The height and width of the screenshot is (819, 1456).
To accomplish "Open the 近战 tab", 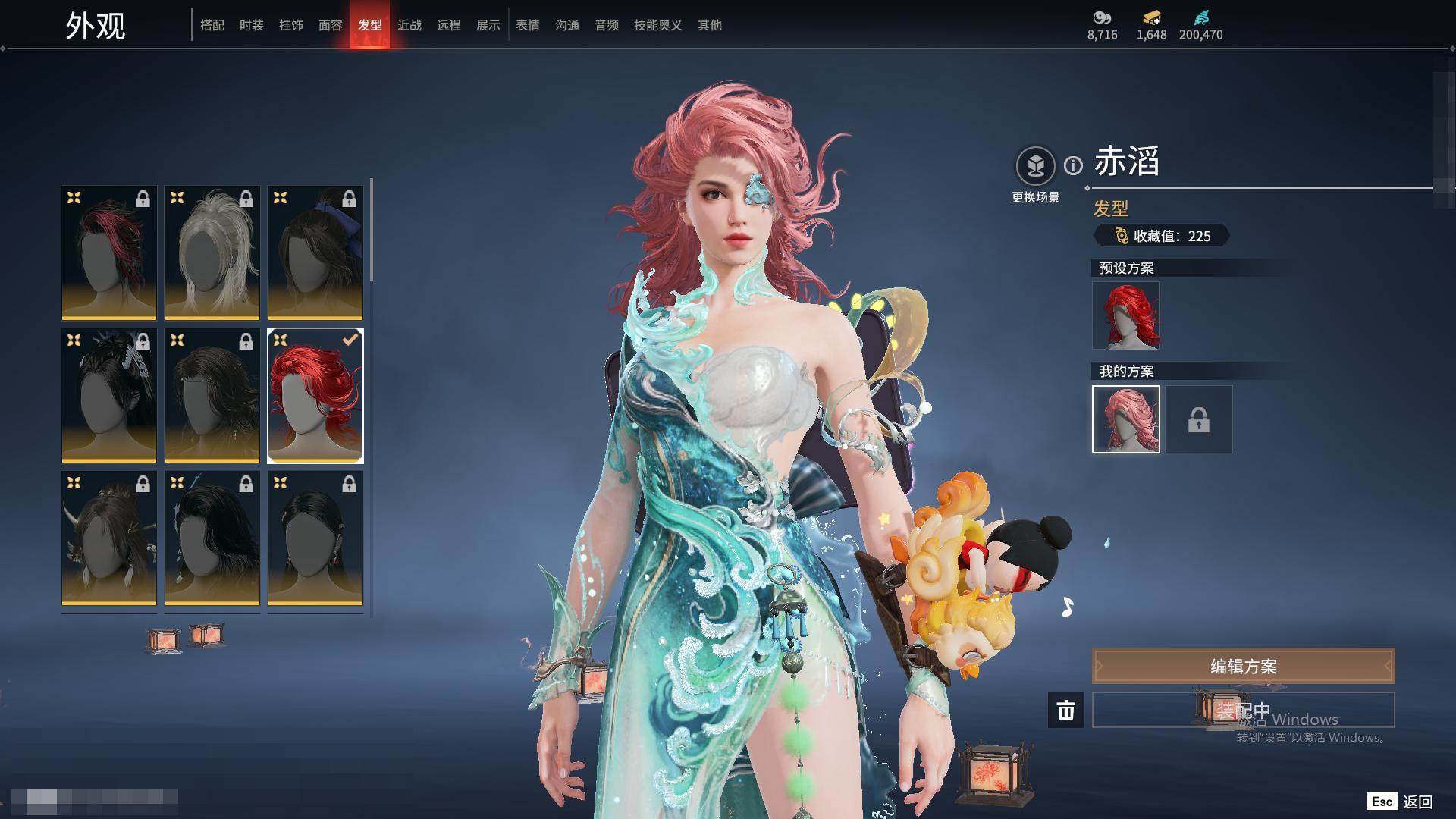I will 409,25.
